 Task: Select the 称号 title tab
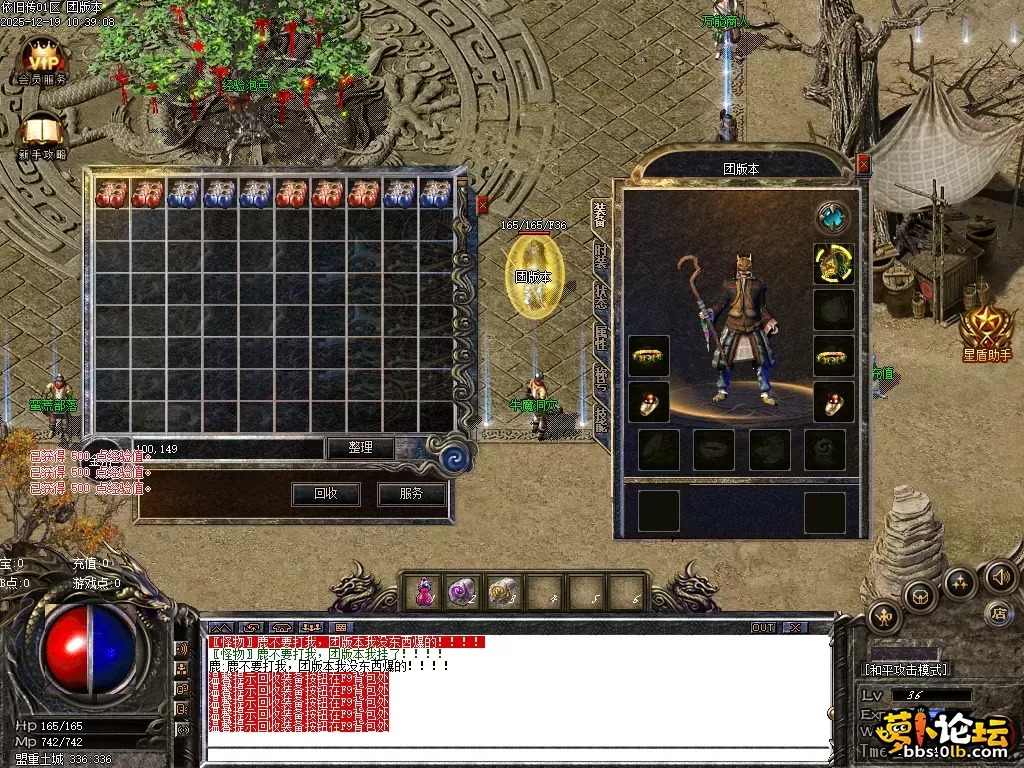pos(600,378)
